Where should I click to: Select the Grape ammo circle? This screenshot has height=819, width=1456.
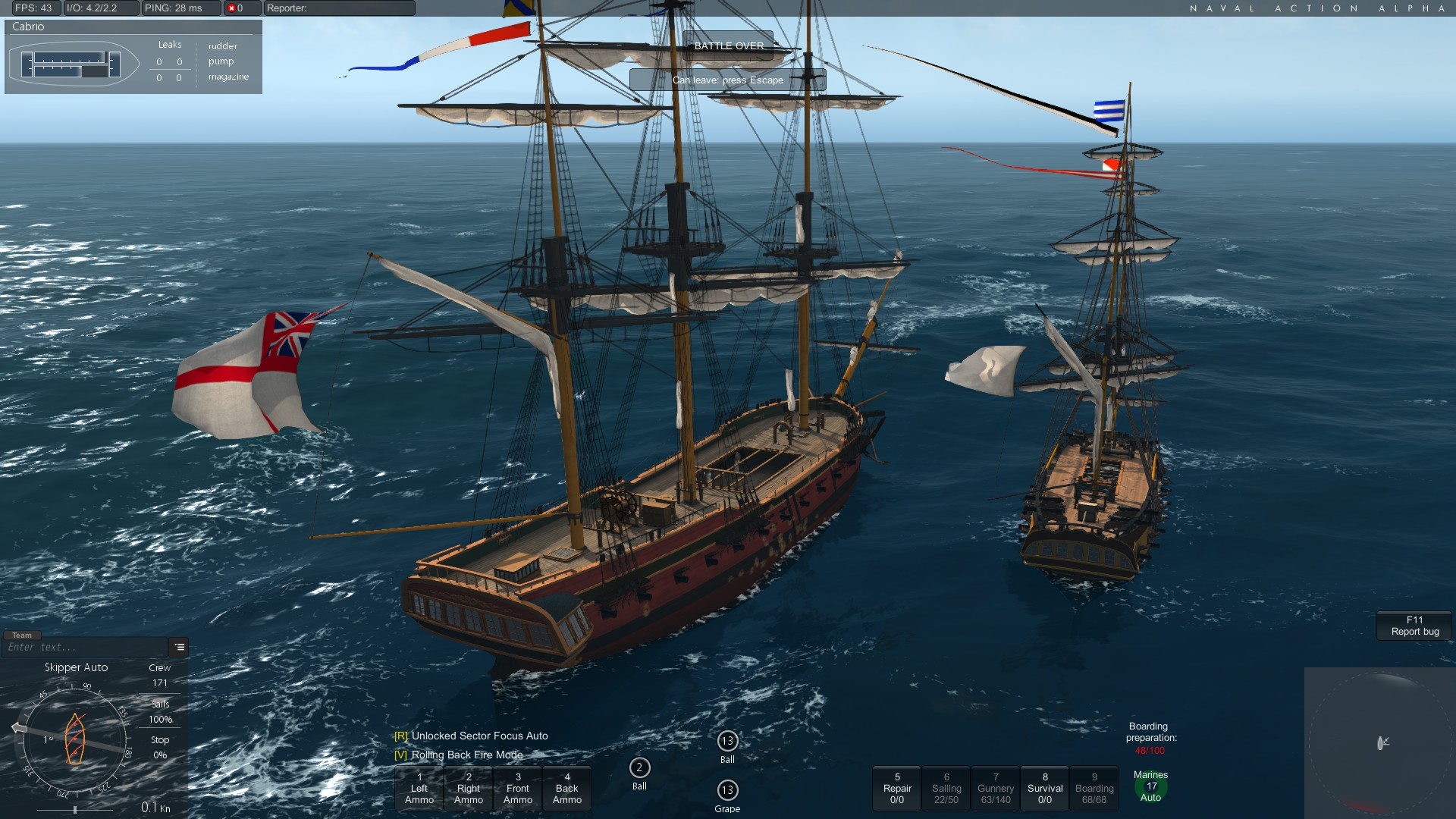tap(727, 791)
